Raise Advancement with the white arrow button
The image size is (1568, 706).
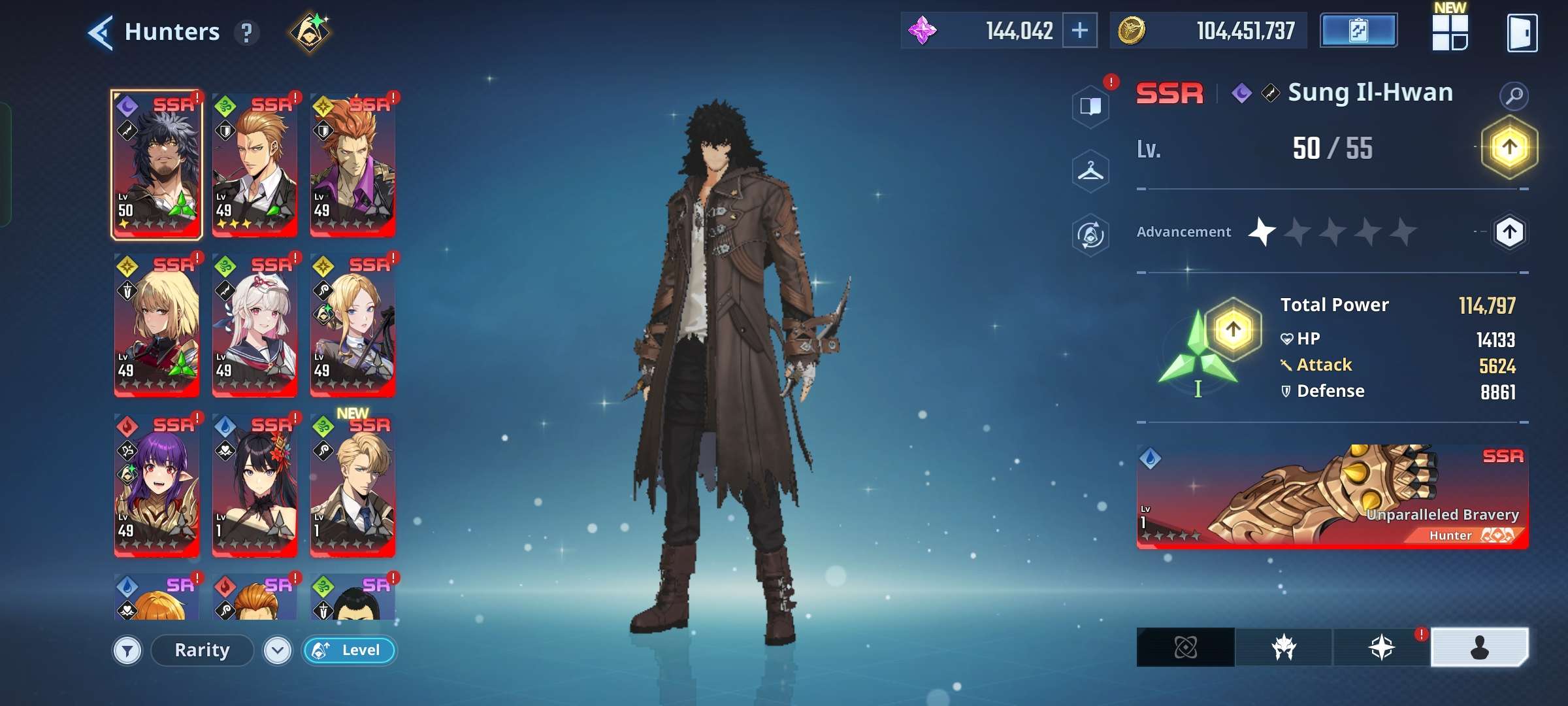[x=1509, y=232]
